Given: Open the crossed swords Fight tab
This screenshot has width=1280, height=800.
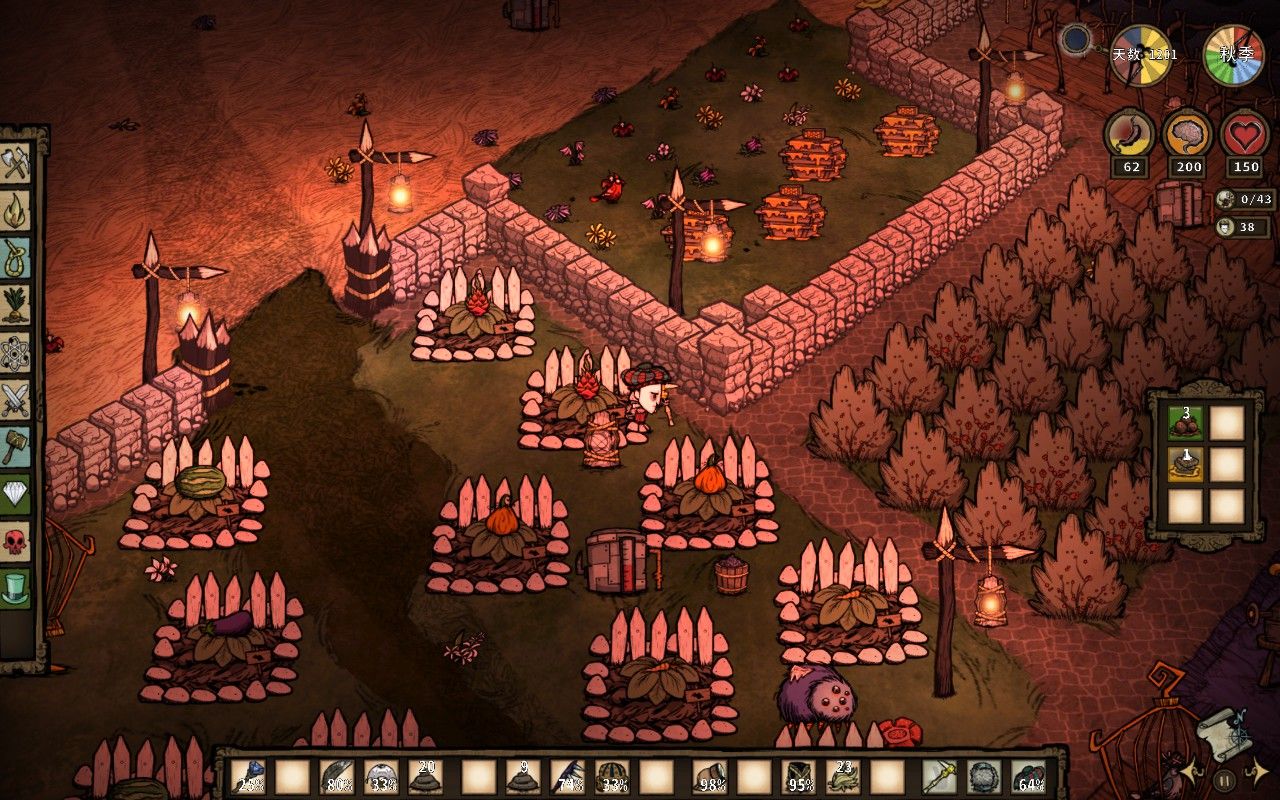Looking at the screenshot, I should click(17, 400).
